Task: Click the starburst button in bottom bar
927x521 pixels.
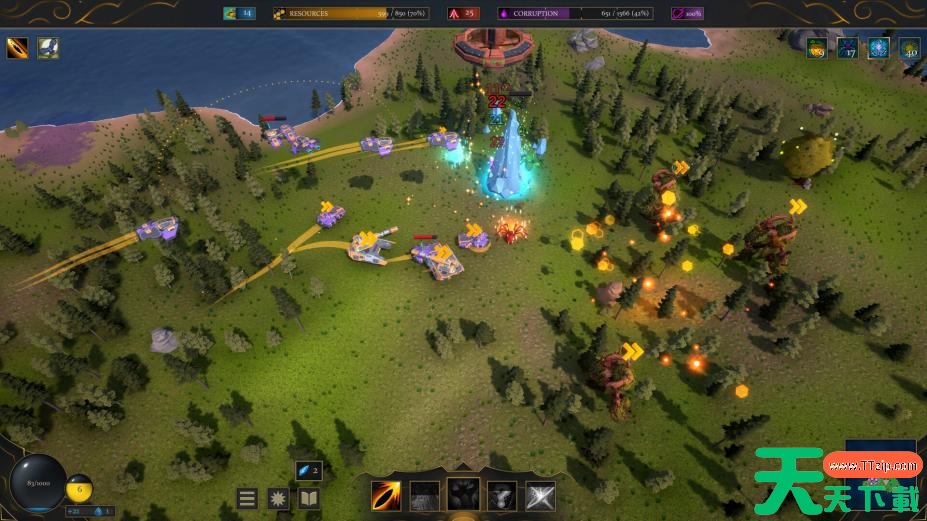Action: [x=278, y=498]
